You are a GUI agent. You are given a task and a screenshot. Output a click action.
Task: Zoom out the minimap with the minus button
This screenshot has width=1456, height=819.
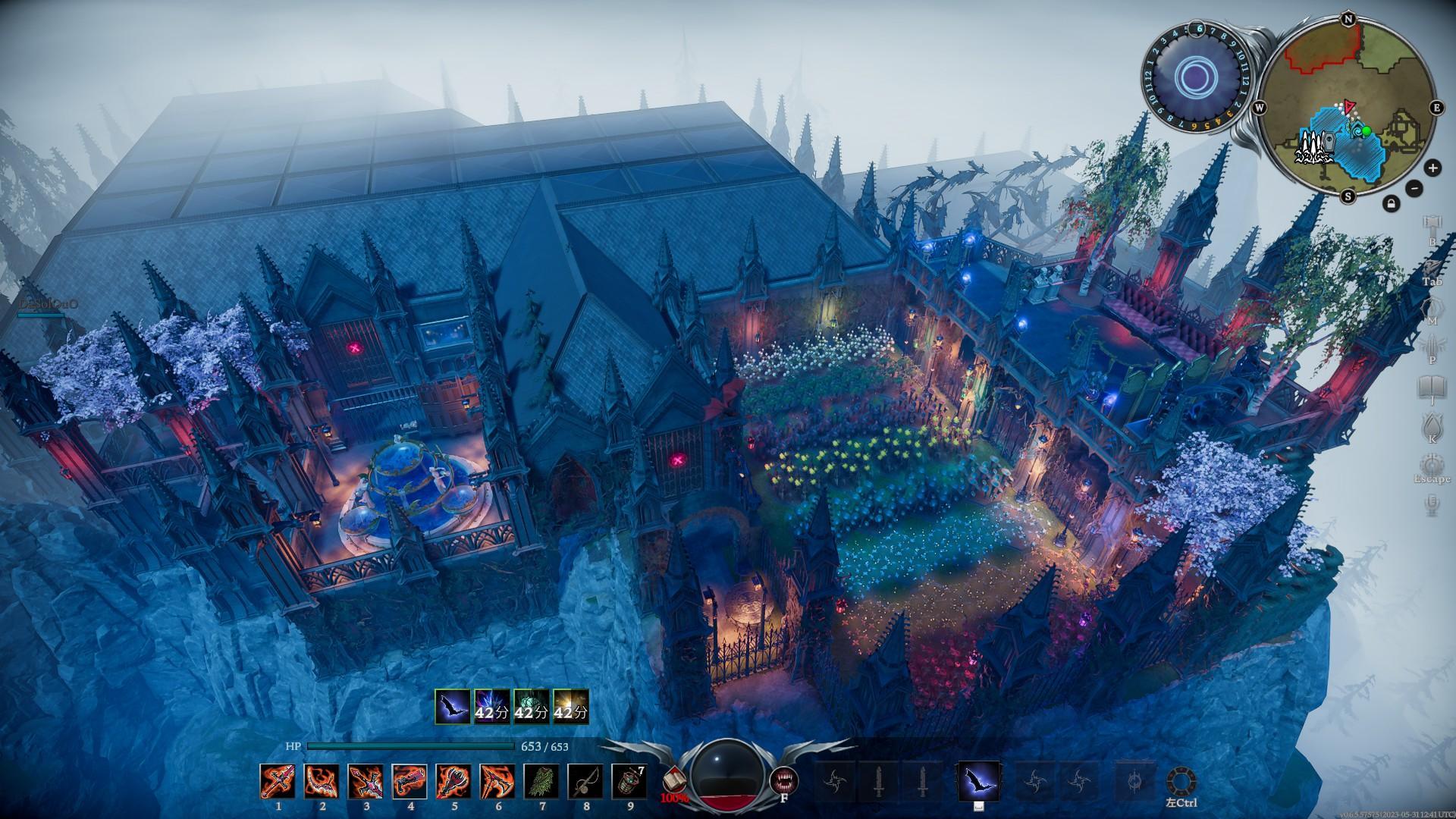click(1414, 187)
